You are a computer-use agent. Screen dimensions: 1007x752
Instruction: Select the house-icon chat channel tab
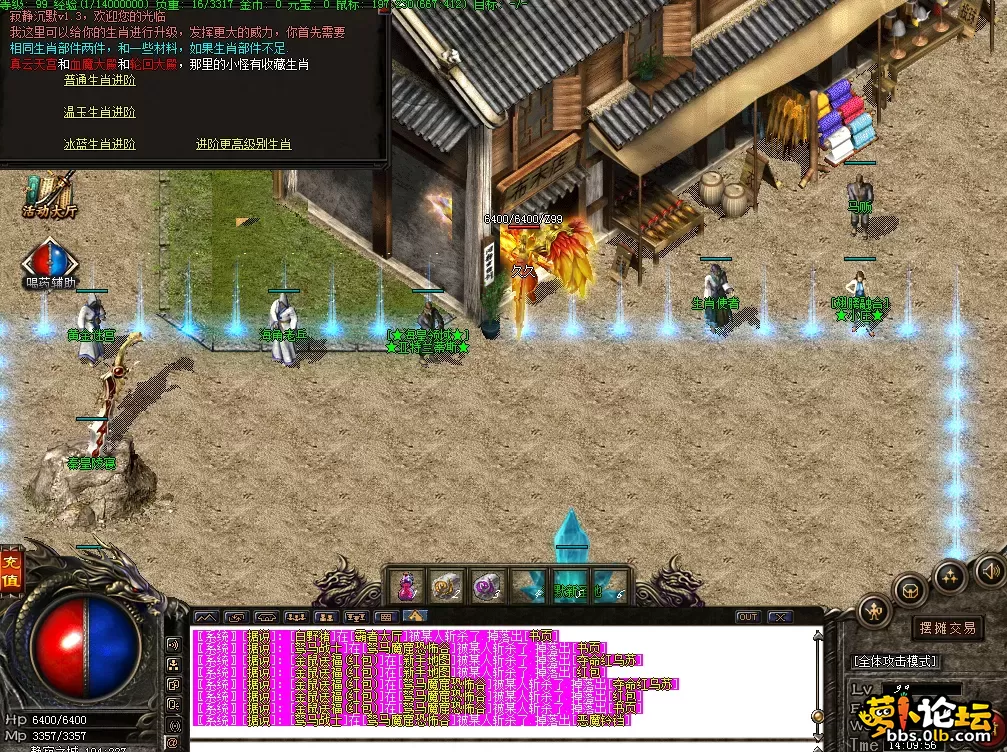tap(415, 617)
